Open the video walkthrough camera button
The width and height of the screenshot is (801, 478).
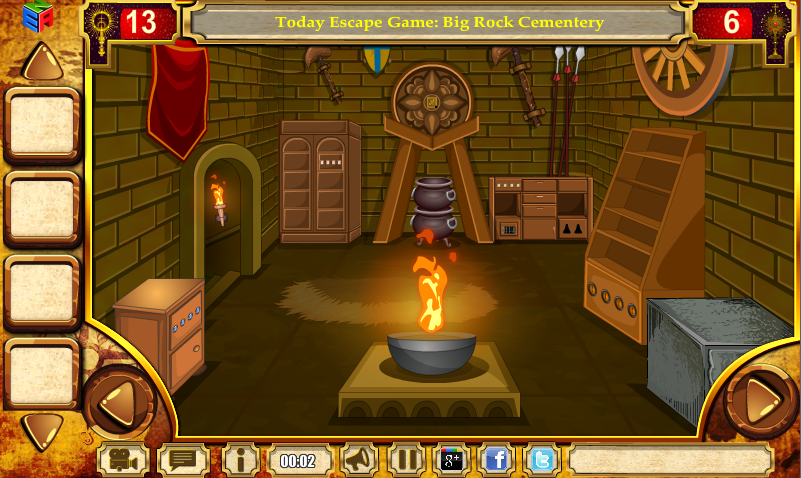[123, 460]
